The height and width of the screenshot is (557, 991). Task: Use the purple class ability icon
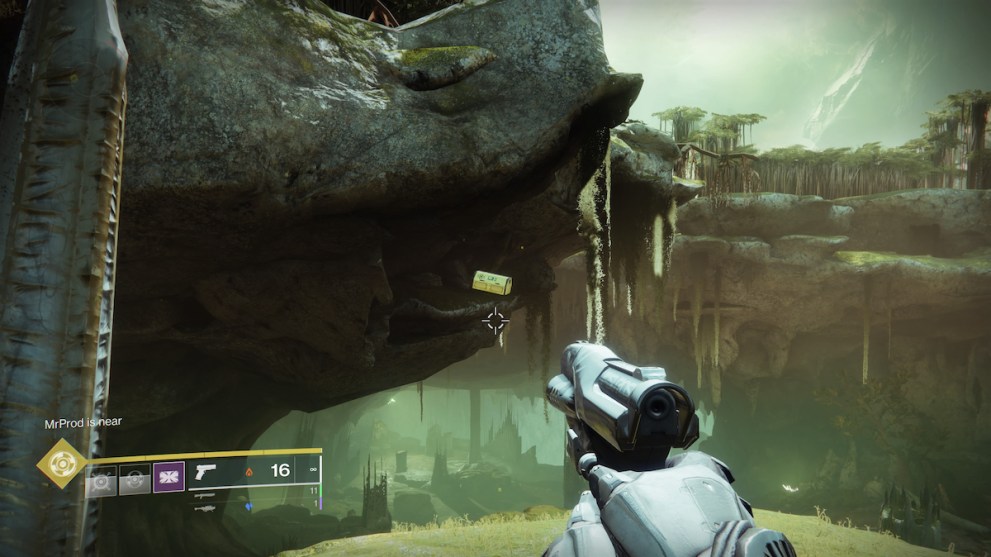click(169, 476)
